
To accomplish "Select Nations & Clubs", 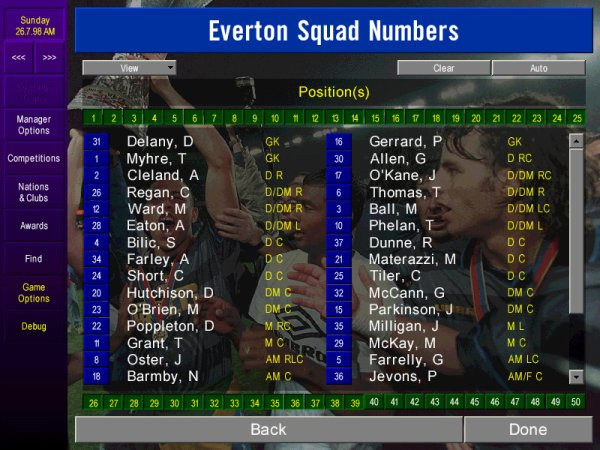I will click(33, 191).
